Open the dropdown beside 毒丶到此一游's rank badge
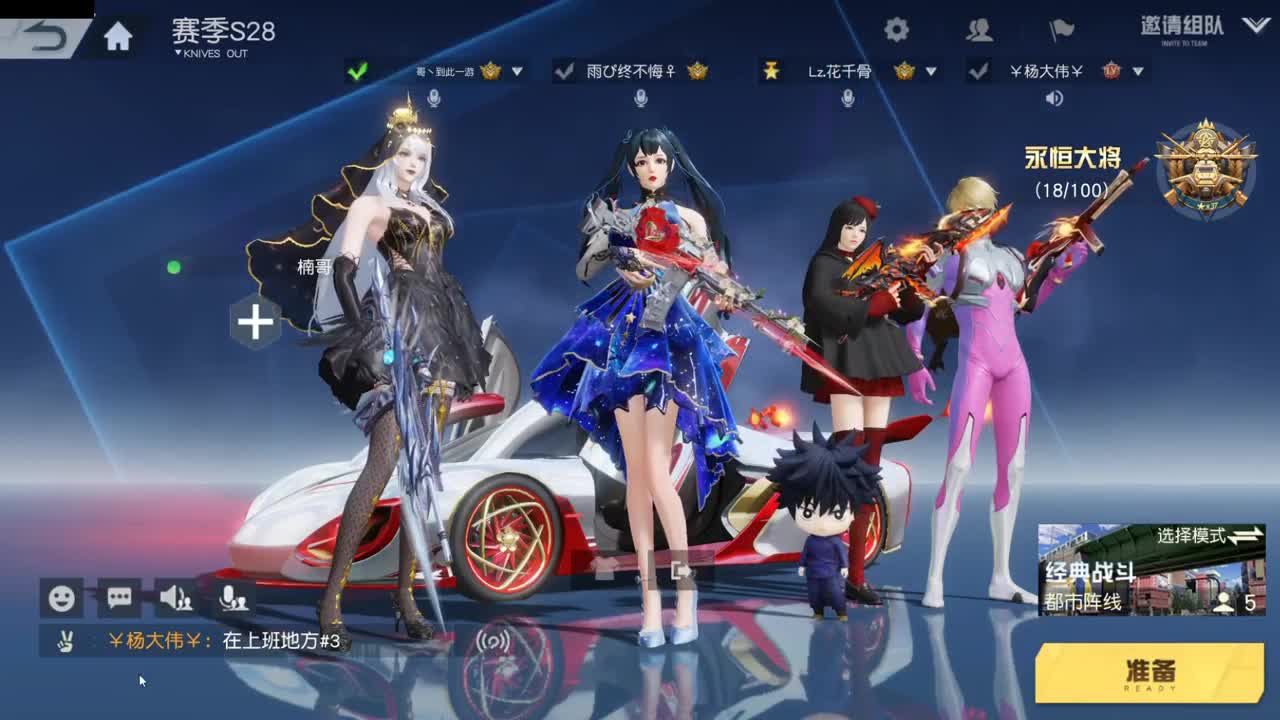This screenshot has height=720, width=1280. pyautogui.click(x=517, y=70)
